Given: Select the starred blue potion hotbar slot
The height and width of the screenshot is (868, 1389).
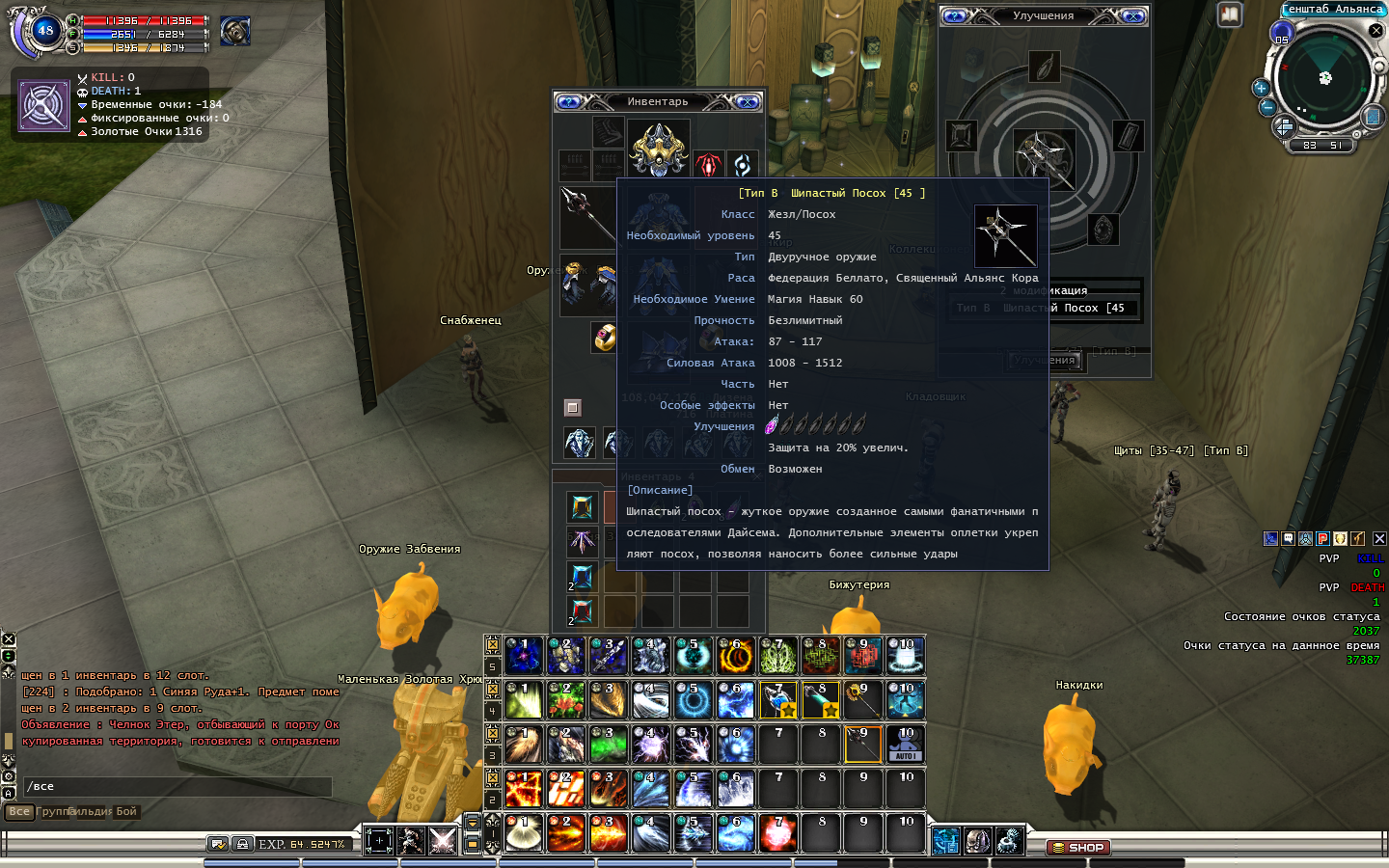Looking at the screenshot, I should [778, 700].
